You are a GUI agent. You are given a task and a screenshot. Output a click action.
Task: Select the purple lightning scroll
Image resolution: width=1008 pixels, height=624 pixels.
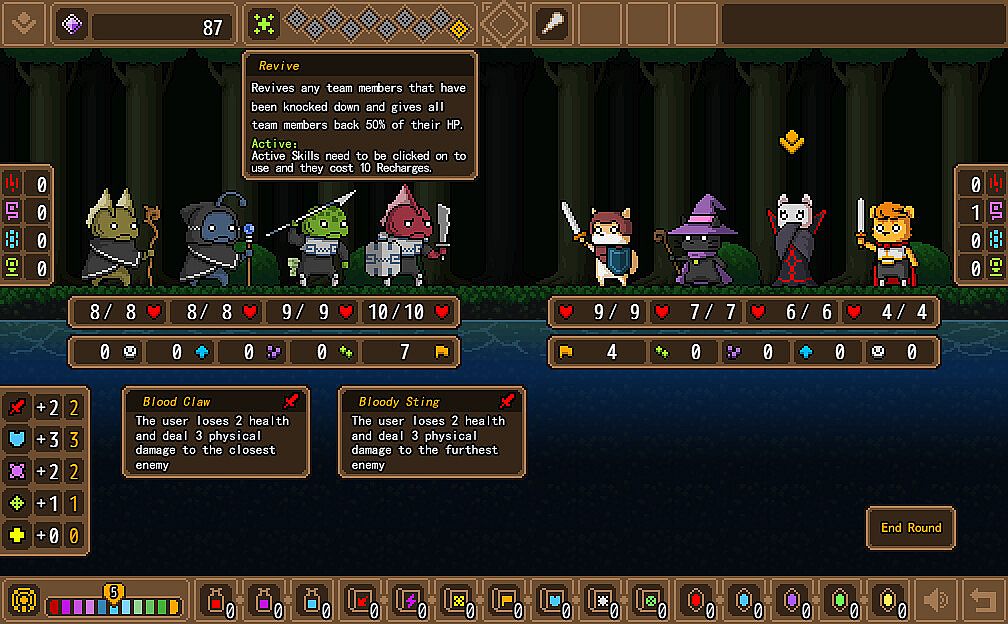[x=408, y=600]
